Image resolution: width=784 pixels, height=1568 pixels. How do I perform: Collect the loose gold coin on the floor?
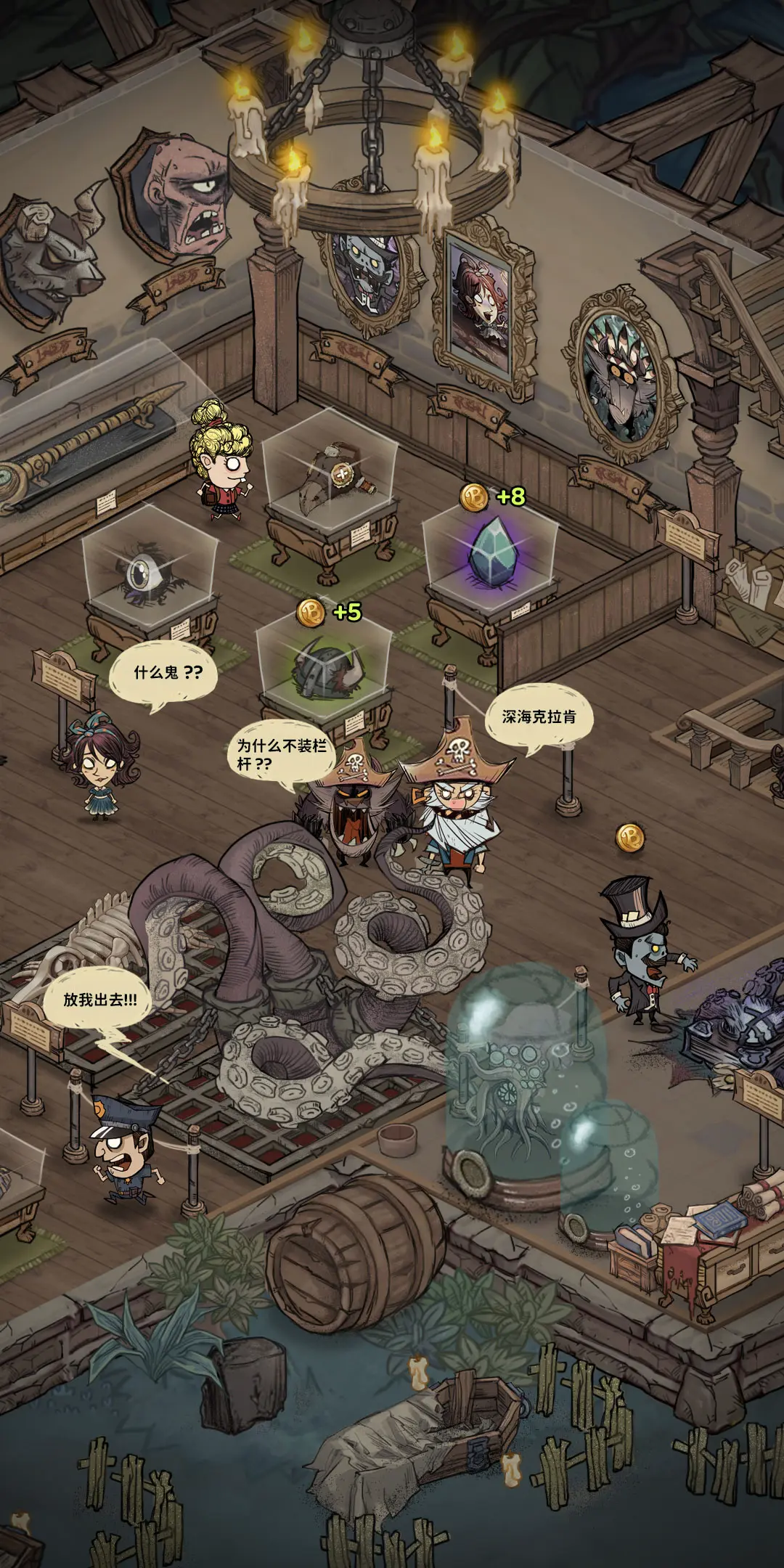click(630, 838)
